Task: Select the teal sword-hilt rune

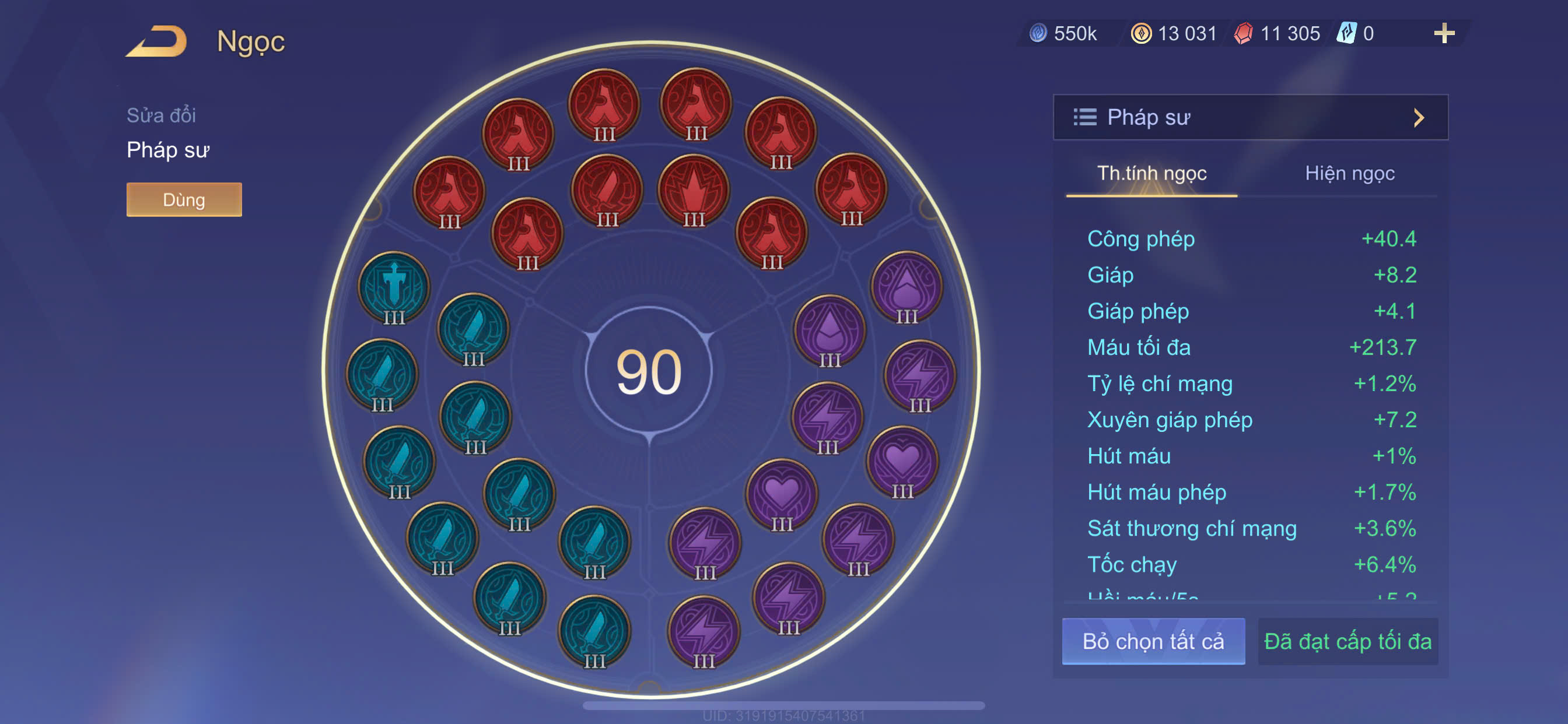Action: tap(394, 286)
